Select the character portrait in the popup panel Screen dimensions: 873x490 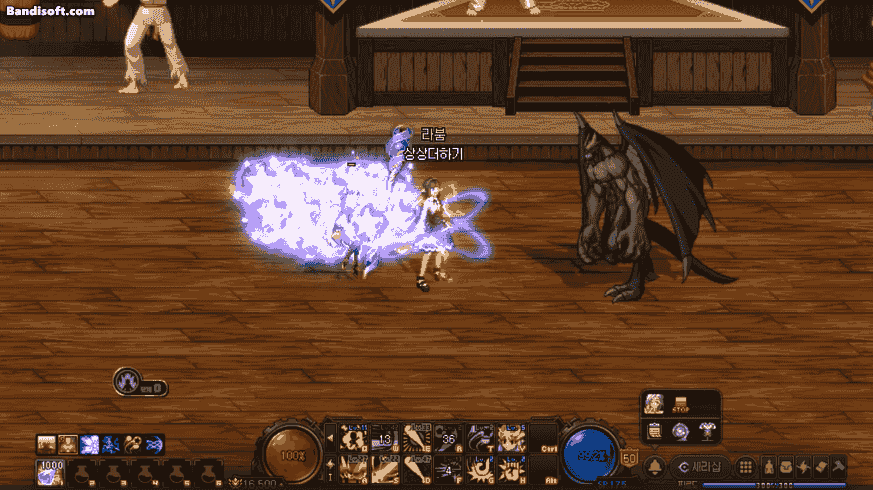[x=655, y=404]
